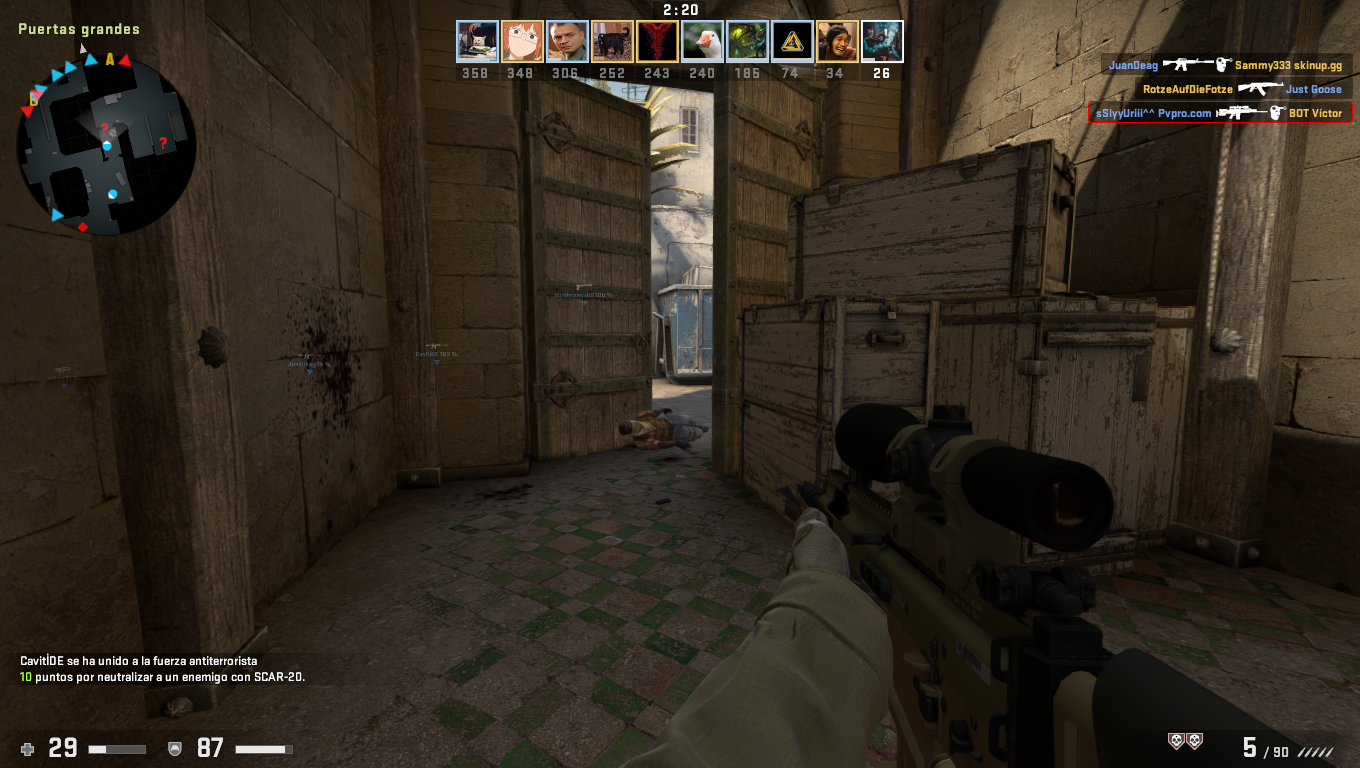Screen dimensions: 1360x768
Task: Select the green glowing creature avatar
Action: 747,42
